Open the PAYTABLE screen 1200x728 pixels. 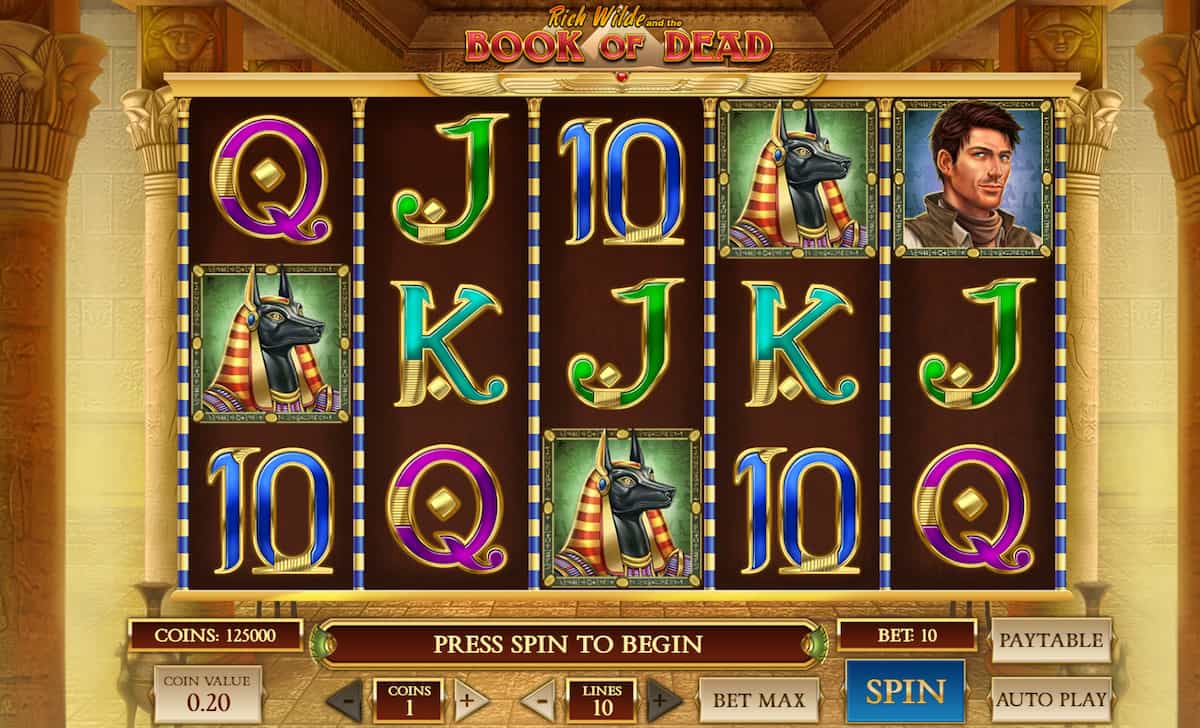tap(1051, 640)
